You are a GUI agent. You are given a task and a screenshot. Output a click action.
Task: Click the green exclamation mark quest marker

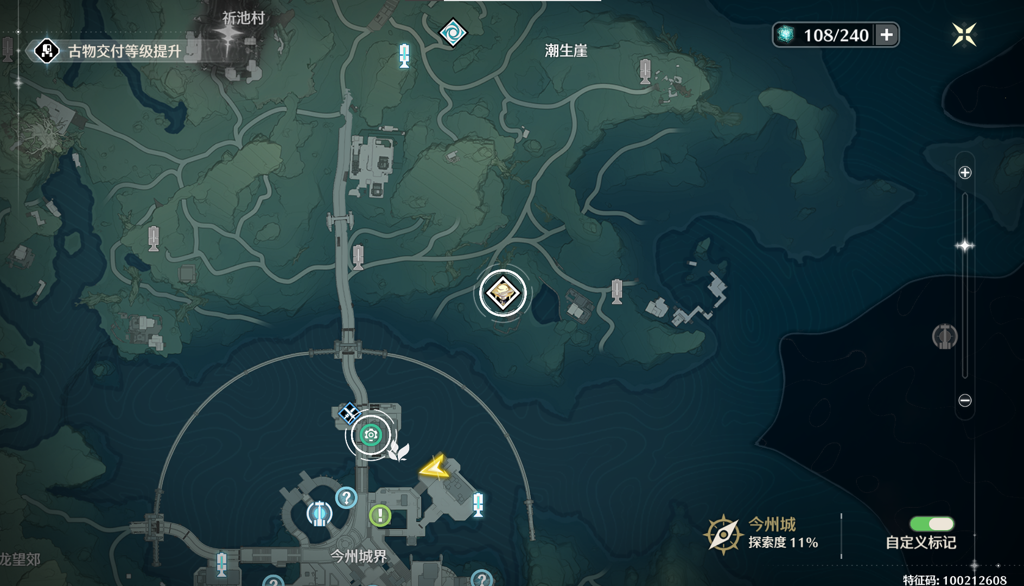click(380, 515)
